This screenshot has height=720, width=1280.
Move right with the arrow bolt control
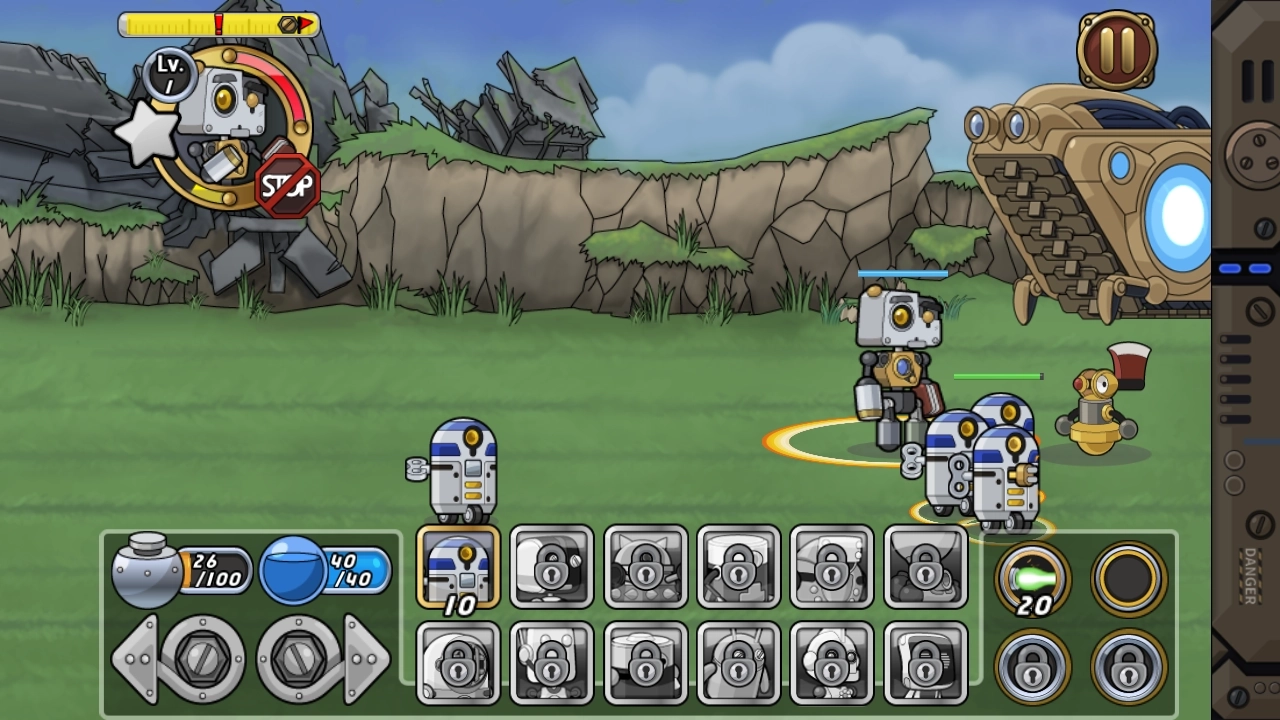(322, 658)
